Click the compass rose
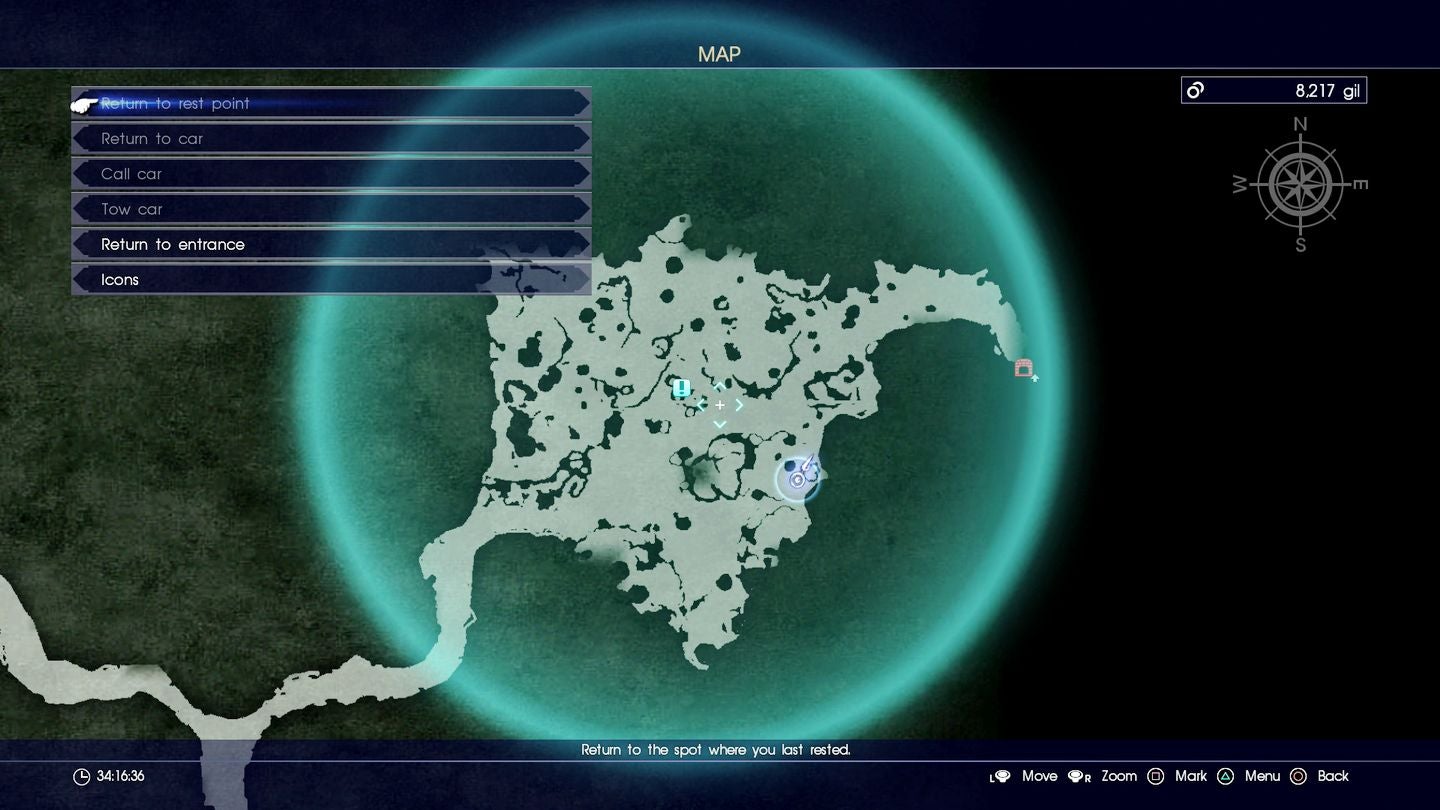 [1299, 184]
